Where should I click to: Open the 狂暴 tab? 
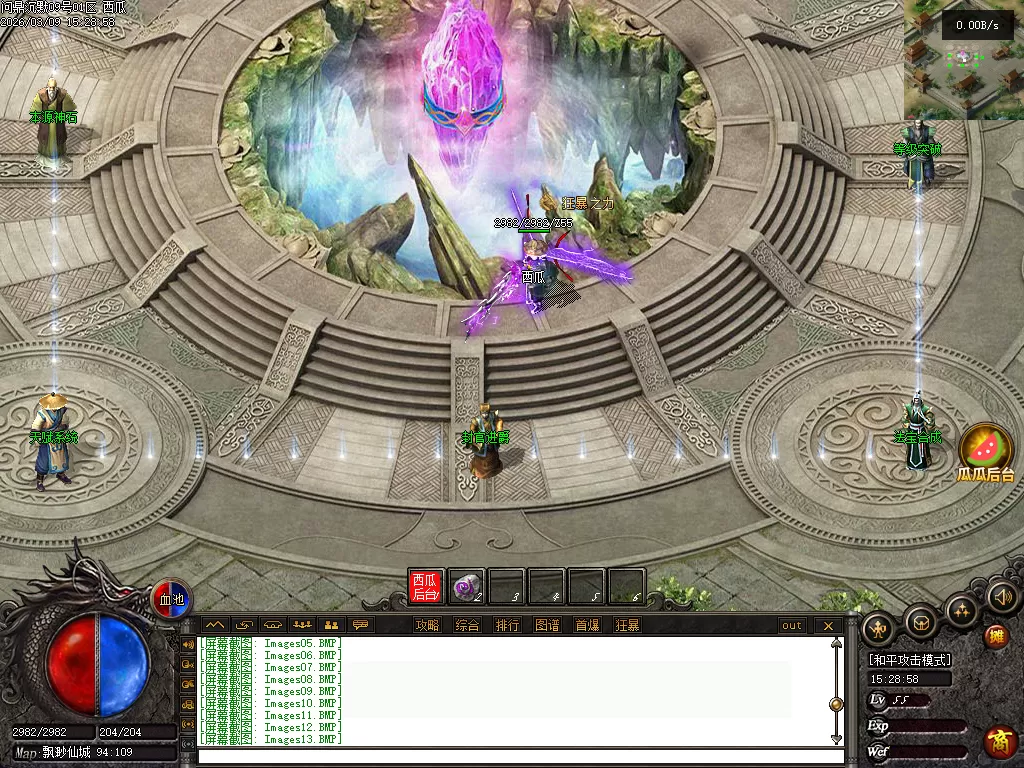pyautogui.click(x=627, y=626)
